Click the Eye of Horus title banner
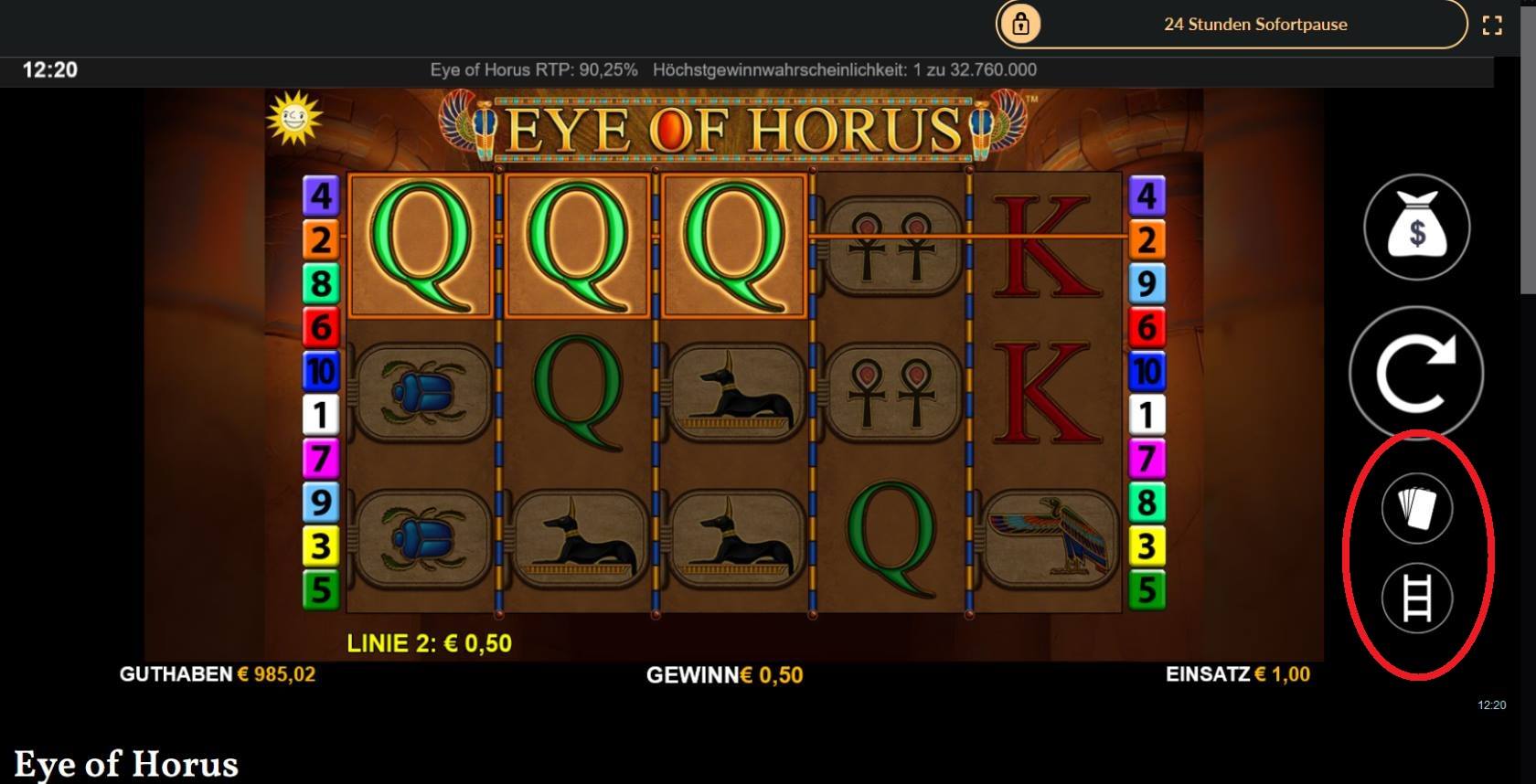Screen dimensions: 1536x784 click(731, 128)
